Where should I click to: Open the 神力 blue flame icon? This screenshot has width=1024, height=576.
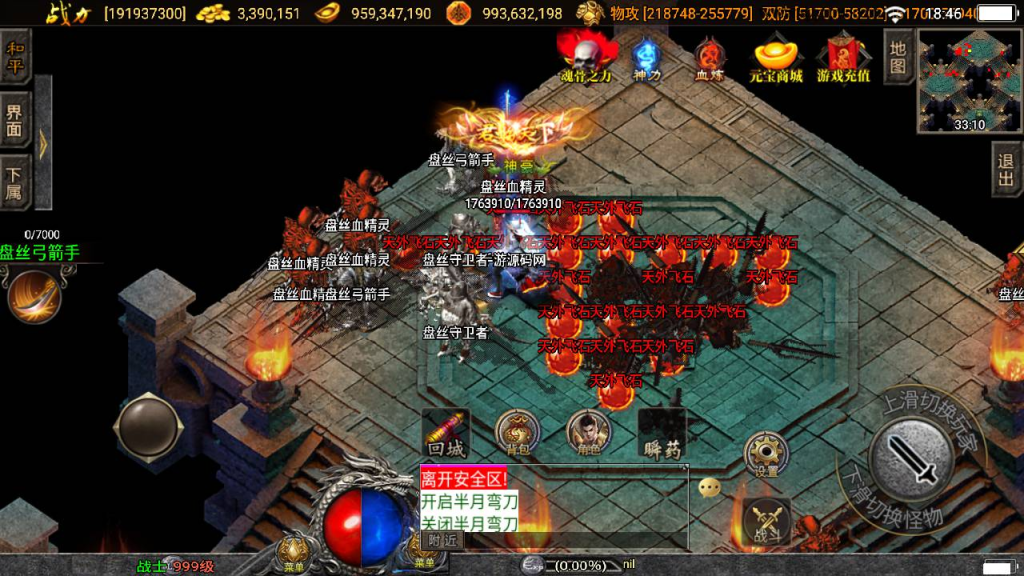(x=646, y=58)
